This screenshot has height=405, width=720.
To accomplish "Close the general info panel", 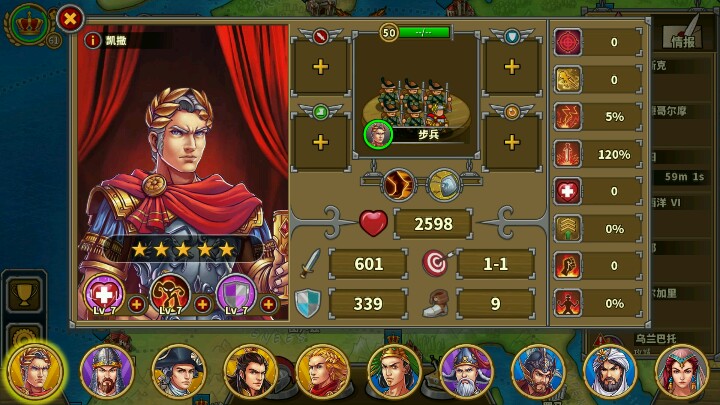I will pos(69,18).
